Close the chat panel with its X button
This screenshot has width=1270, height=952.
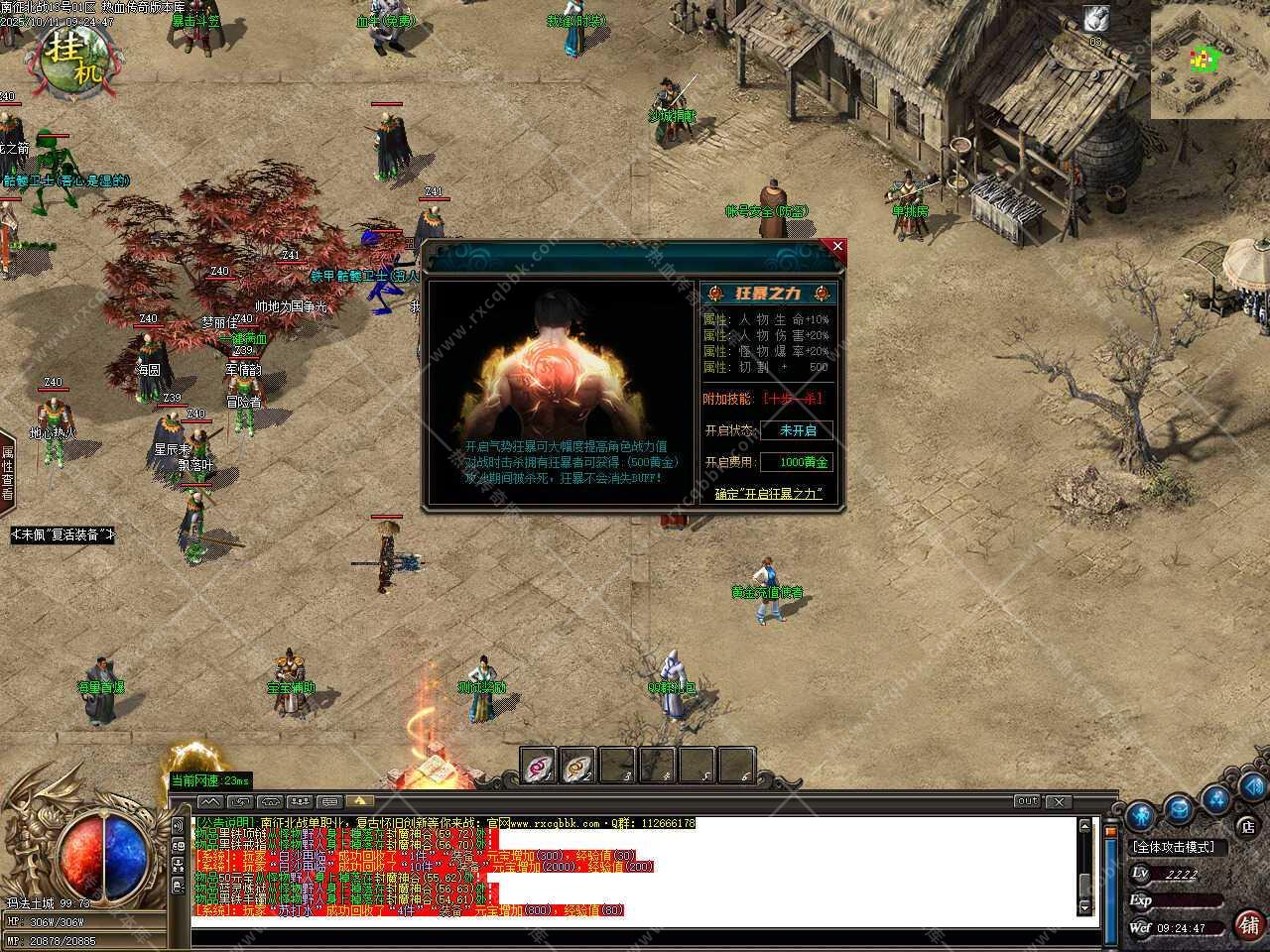(x=1059, y=801)
